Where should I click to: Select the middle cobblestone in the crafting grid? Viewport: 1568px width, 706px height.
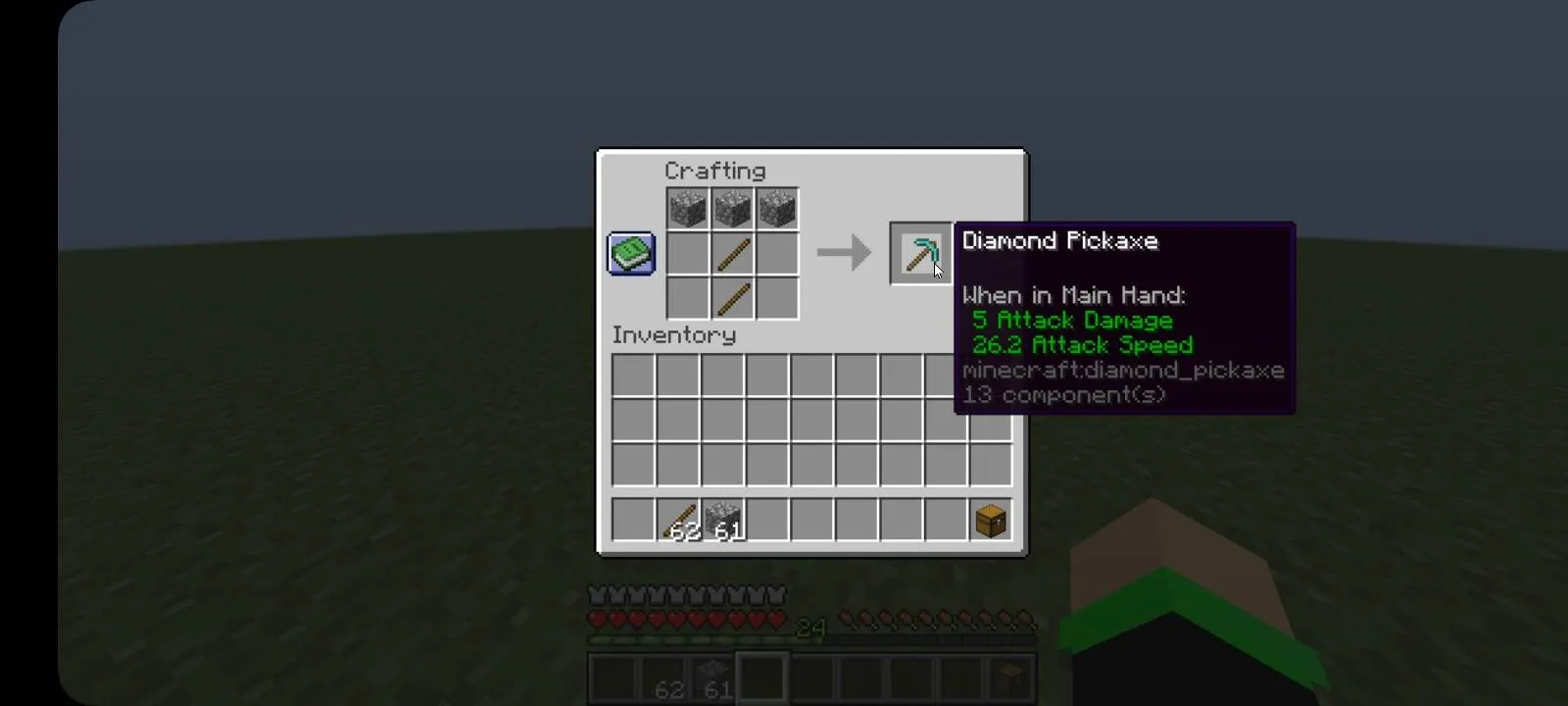(x=731, y=207)
